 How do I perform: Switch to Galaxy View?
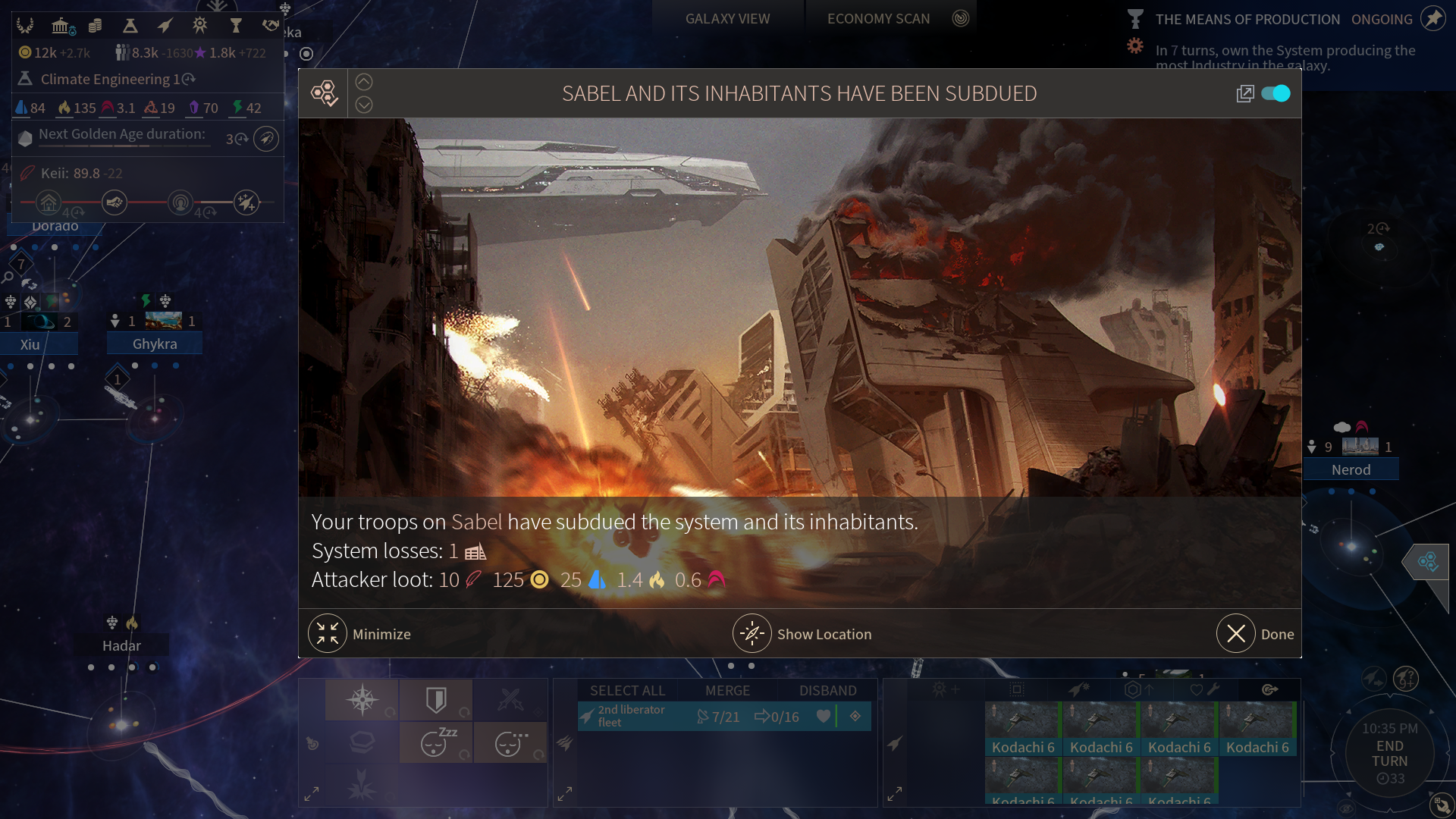(x=727, y=19)
